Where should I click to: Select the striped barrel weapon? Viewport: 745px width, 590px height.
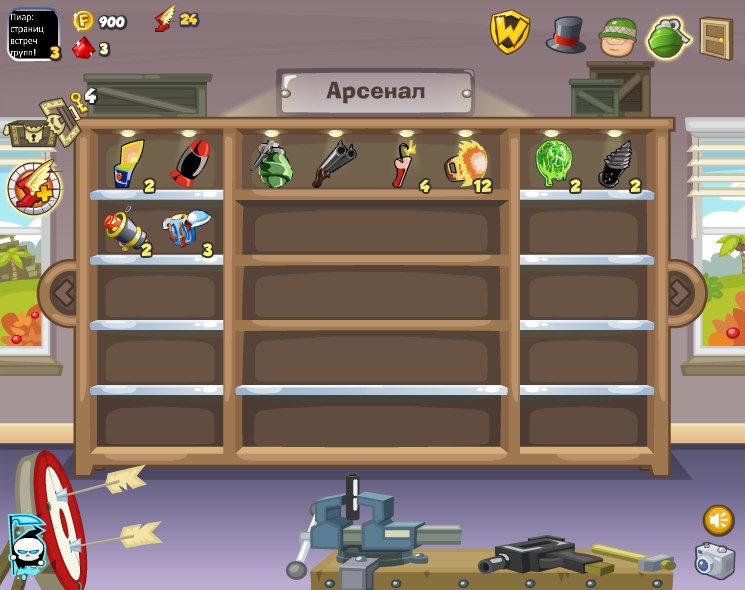click(x=124, y=230)
